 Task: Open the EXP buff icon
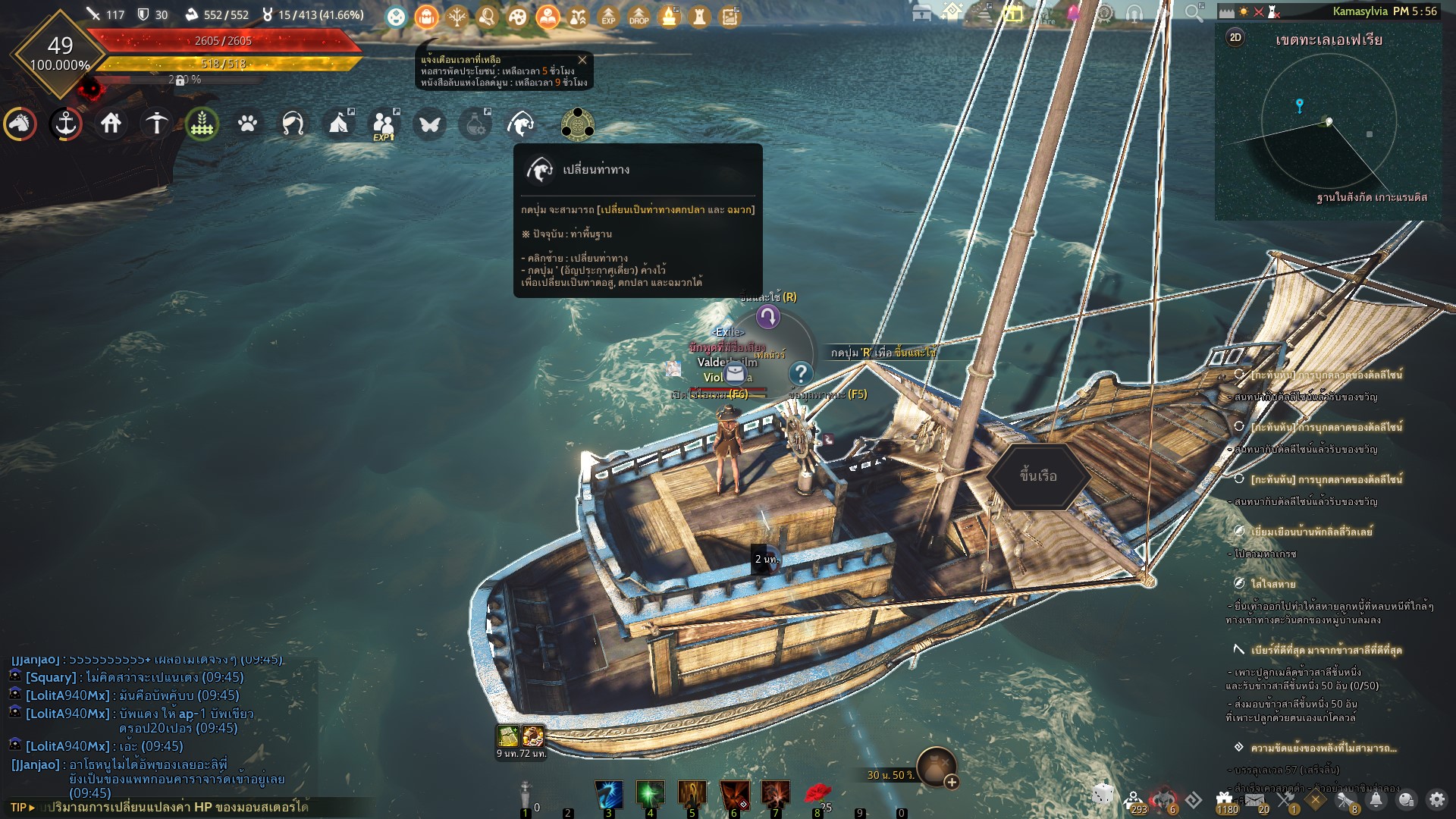pyautogui.click(x=608, y=16)
